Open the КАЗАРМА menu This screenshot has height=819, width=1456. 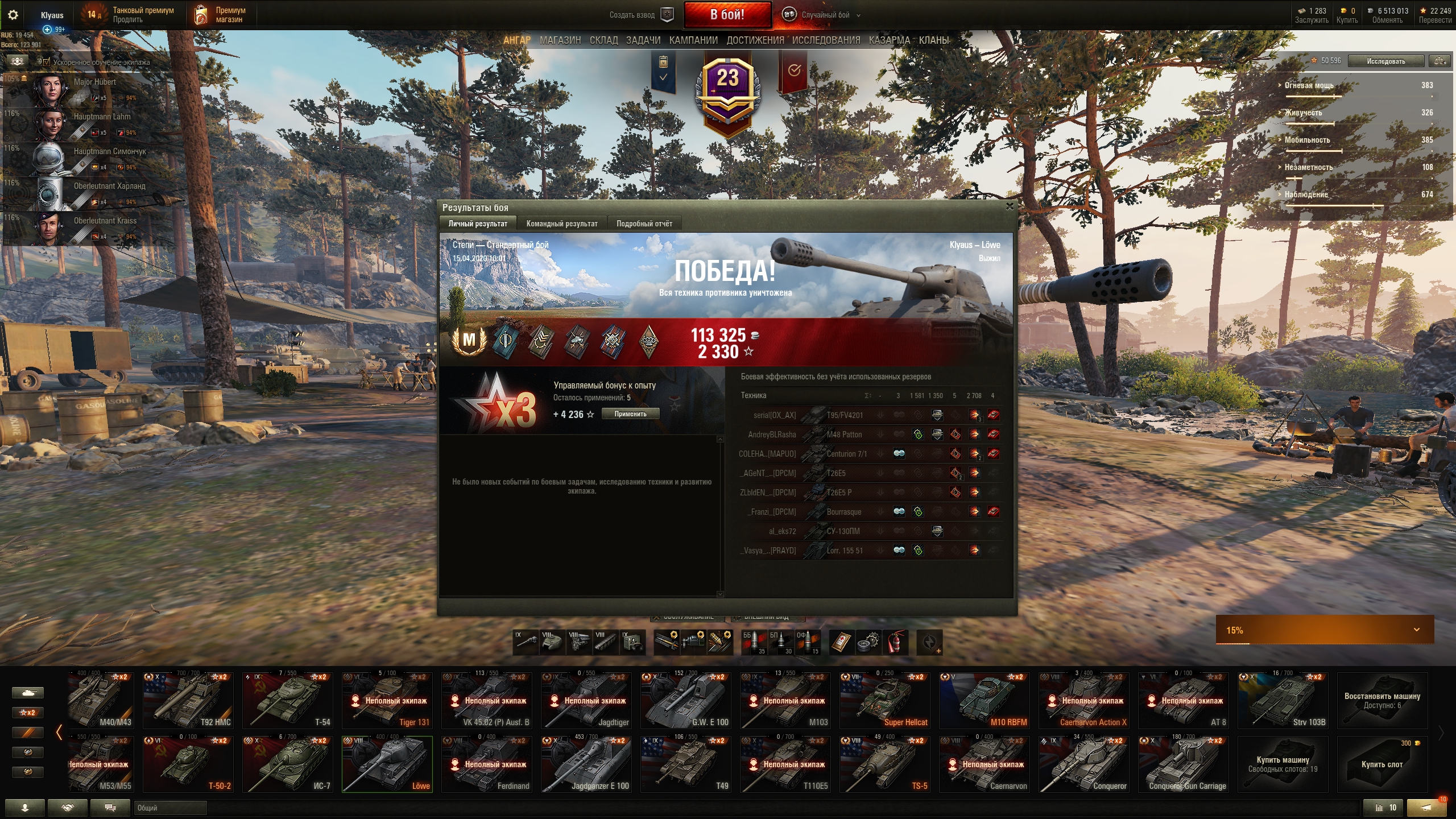click(x=889, y=40)
